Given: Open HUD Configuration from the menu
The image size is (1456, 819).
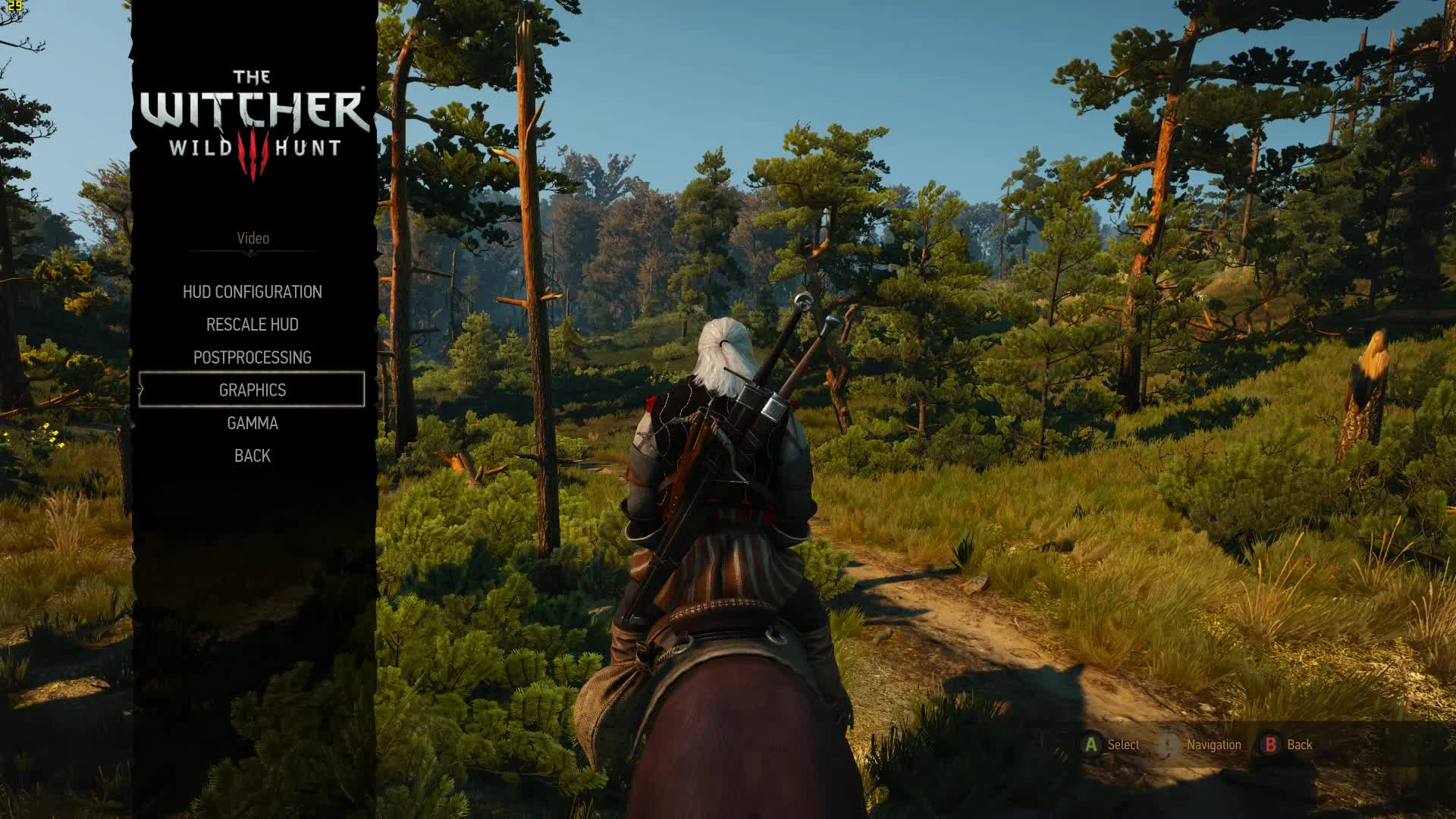Looking at the screenshot, I should pyautogui.click(x=253, y=291).
